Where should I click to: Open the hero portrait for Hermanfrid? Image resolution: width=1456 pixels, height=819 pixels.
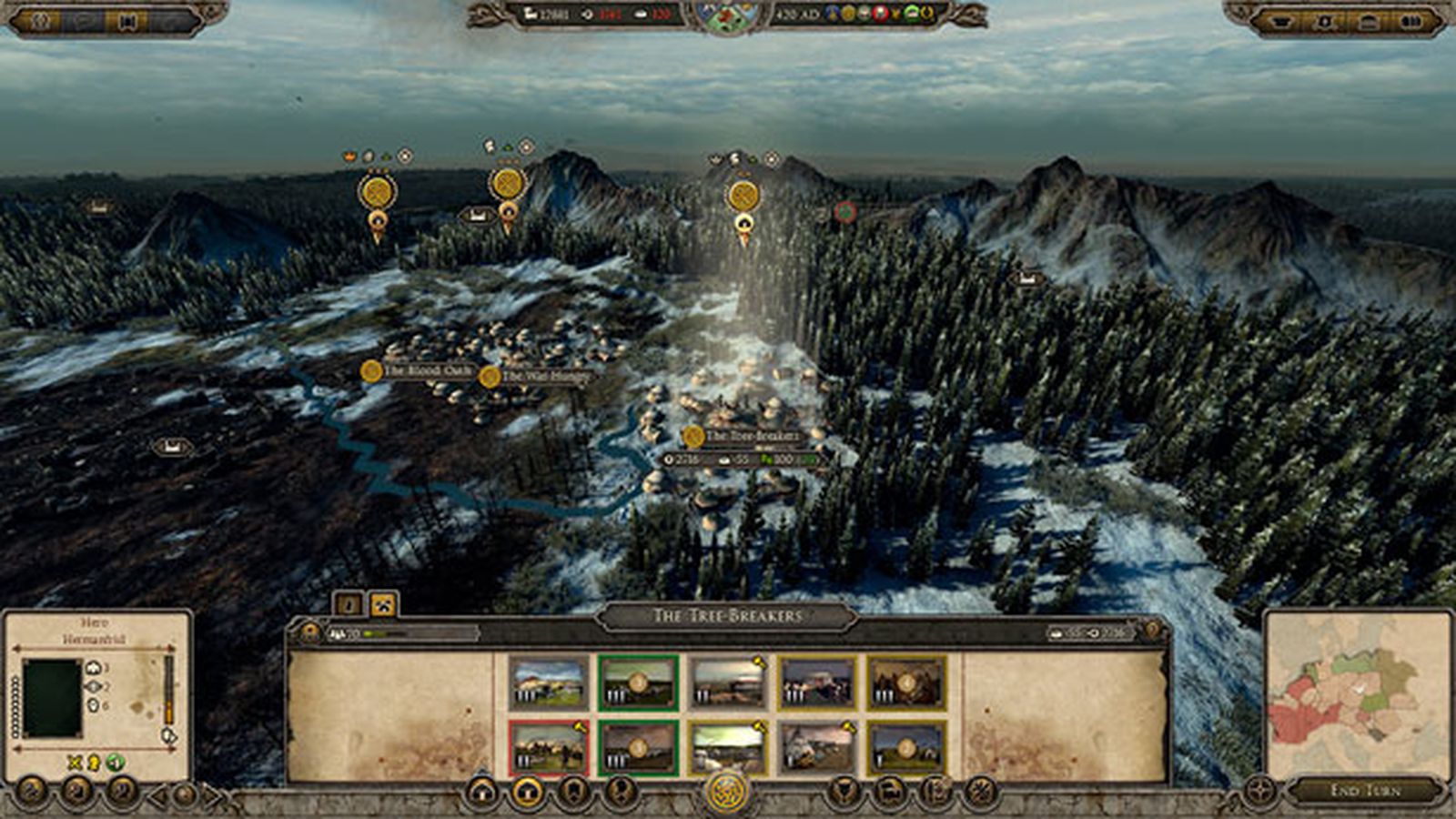click(52, 698)
